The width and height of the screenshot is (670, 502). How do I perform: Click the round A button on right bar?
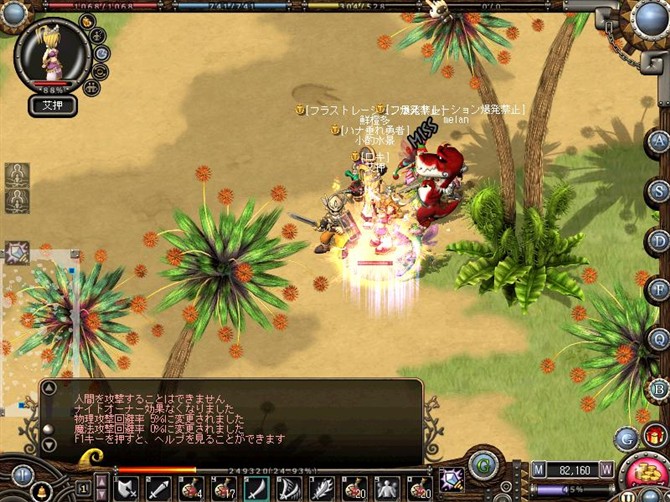(x=657, y=140)
